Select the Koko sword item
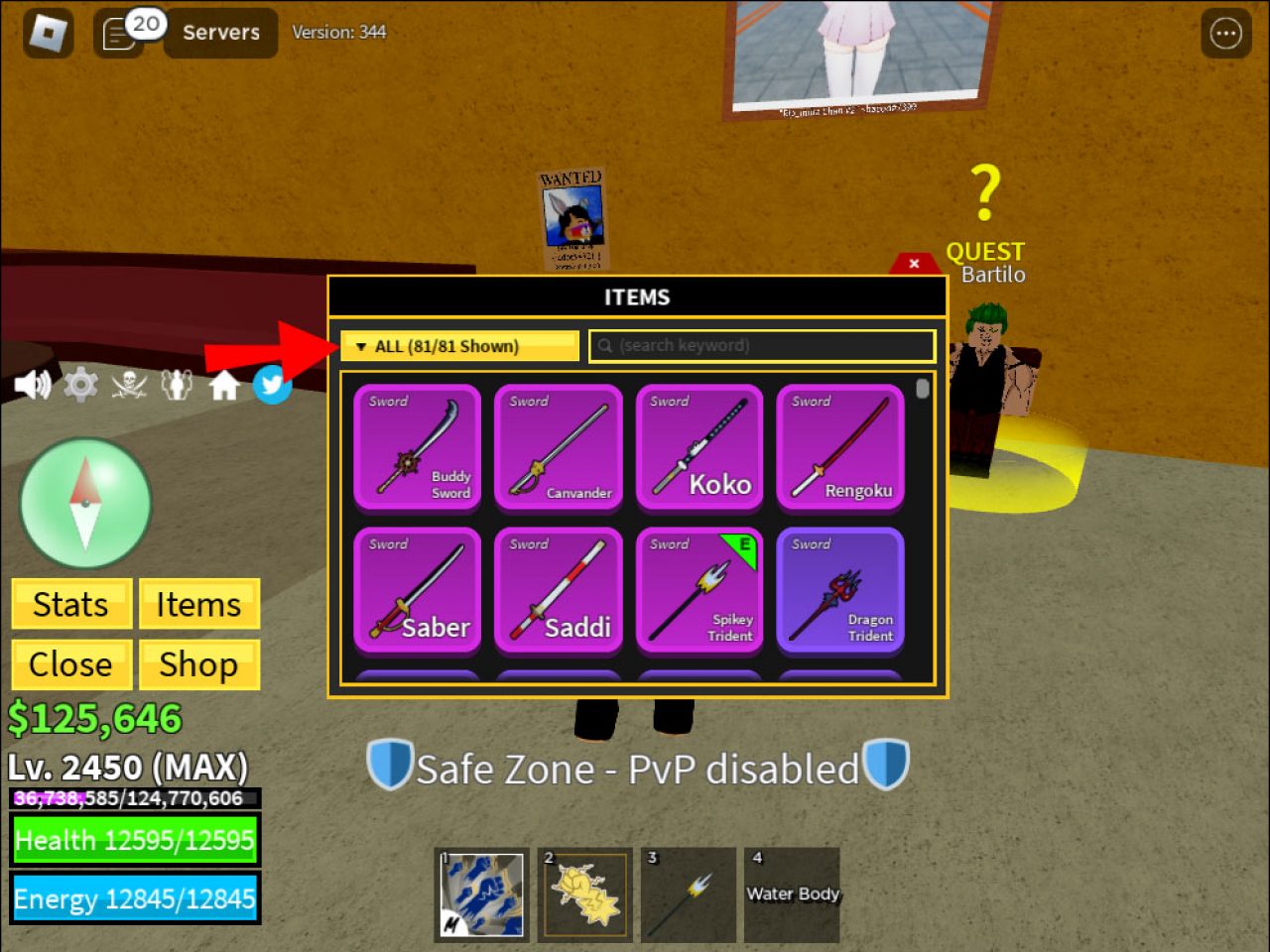Screen dimensions: 1270x952 [699, 448]
